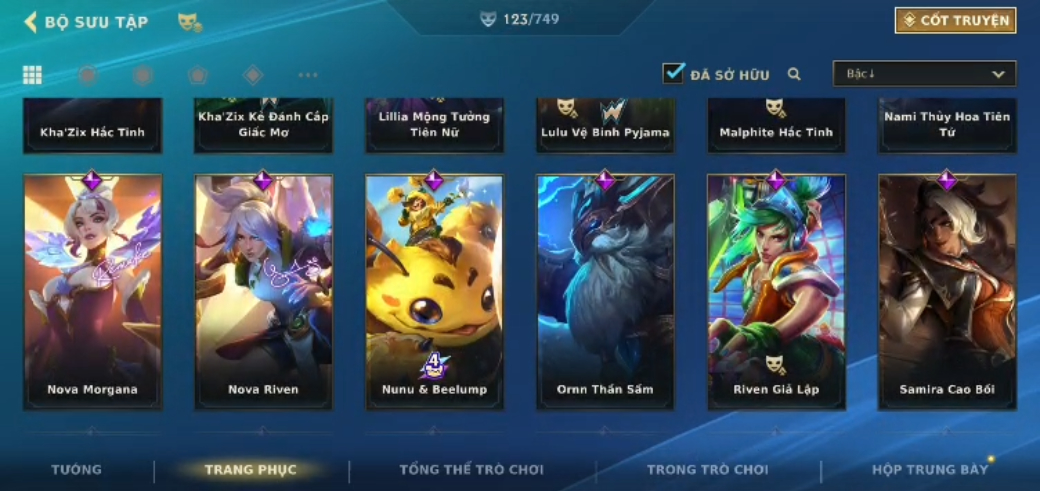Click the magnifier search icon
Screen dimensions: 1040x491
[794, 74]
